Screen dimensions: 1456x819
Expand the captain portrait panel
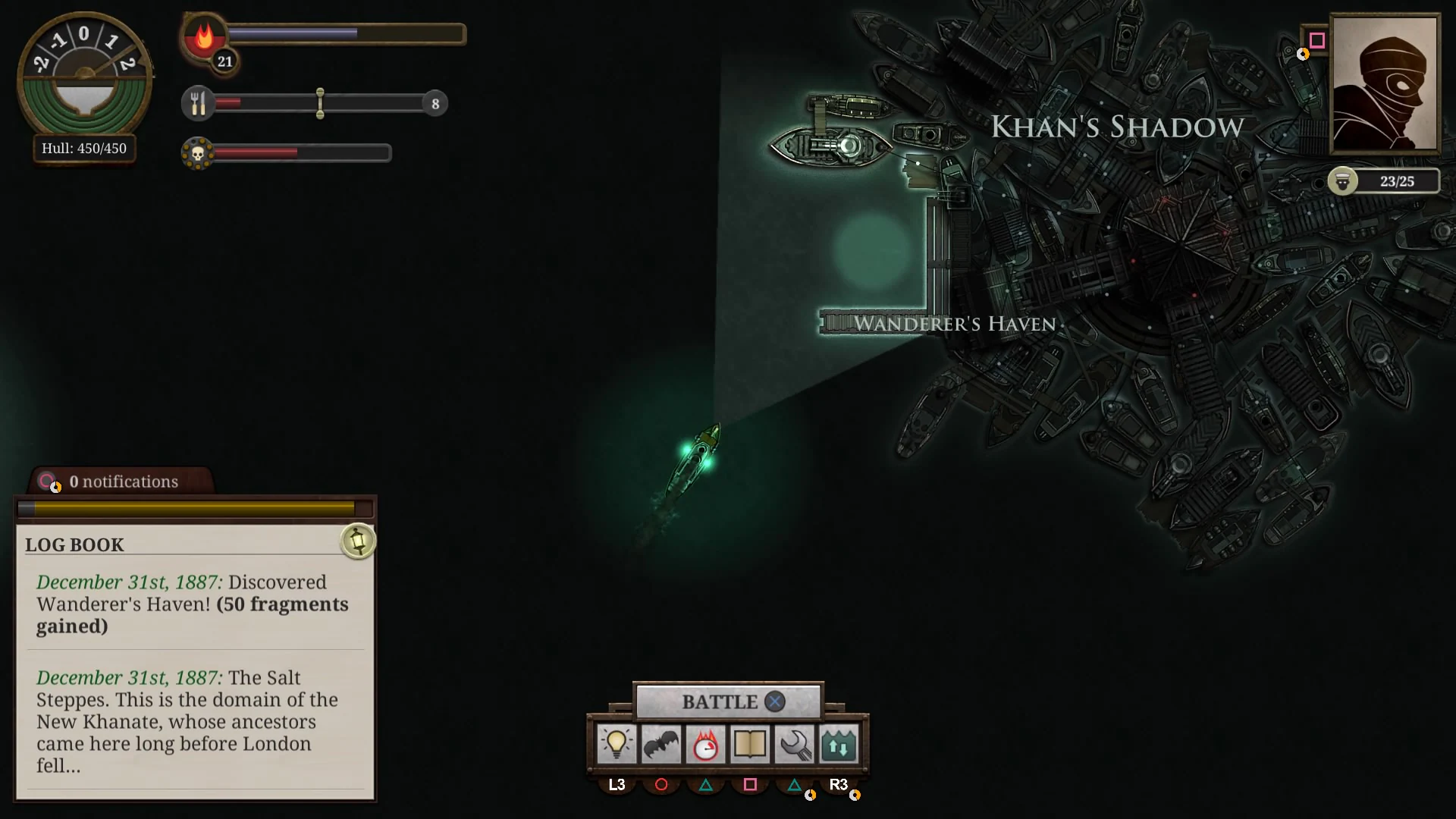click(1385, 83)
